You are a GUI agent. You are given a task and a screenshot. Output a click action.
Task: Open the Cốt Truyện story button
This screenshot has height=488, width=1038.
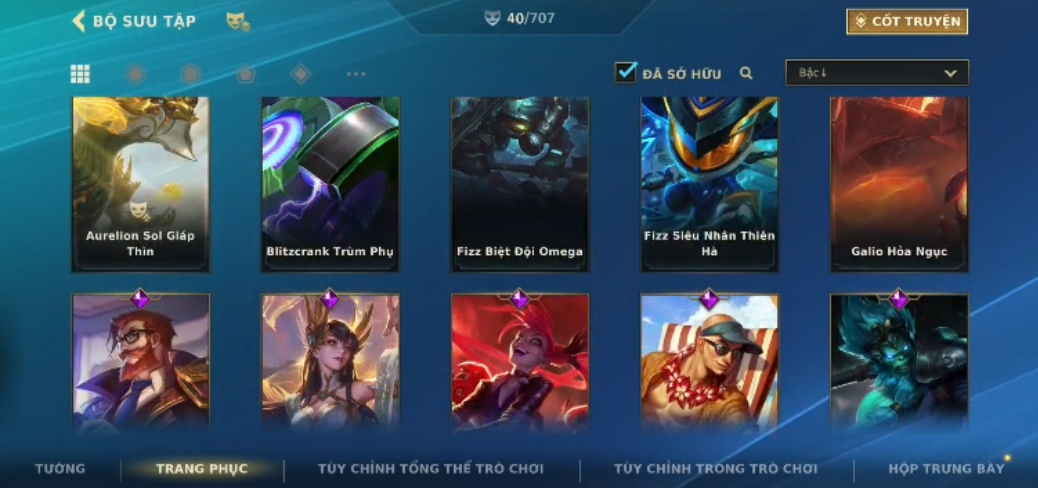coord(906,21)
